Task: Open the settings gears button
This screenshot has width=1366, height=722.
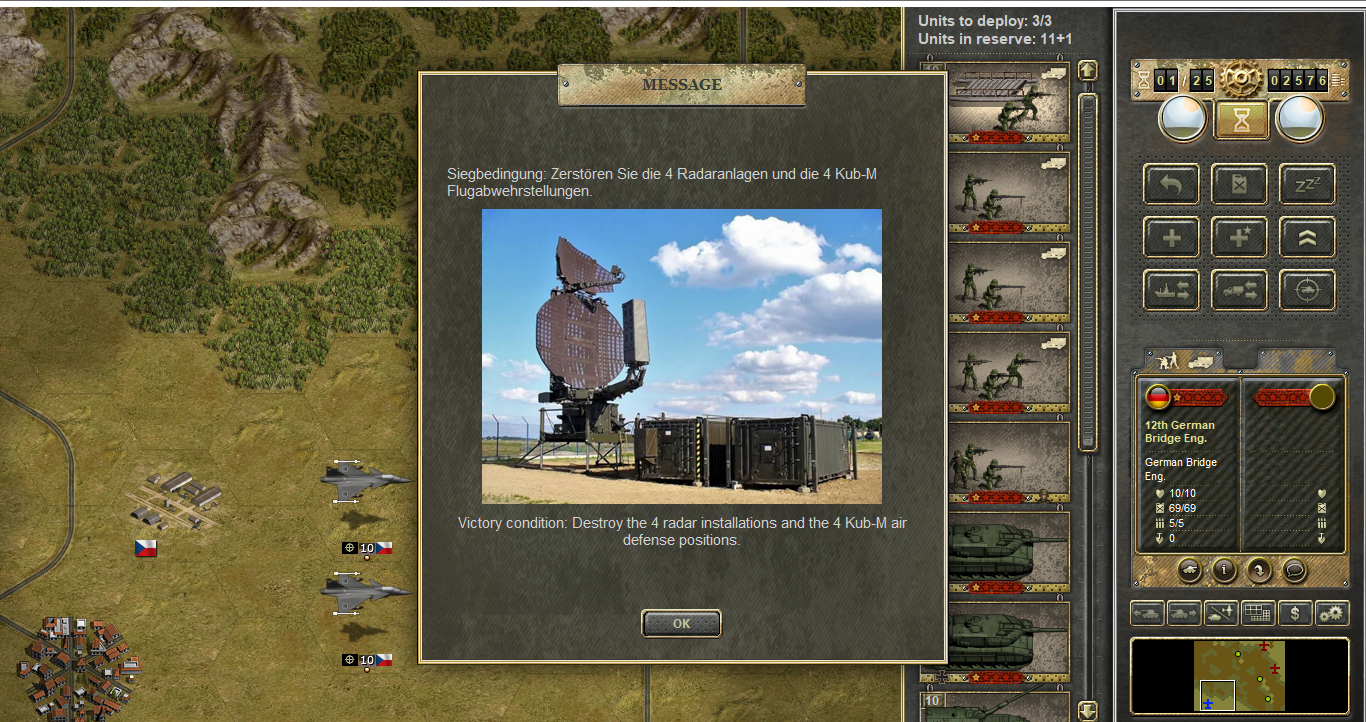Action: coord(1332,612)
